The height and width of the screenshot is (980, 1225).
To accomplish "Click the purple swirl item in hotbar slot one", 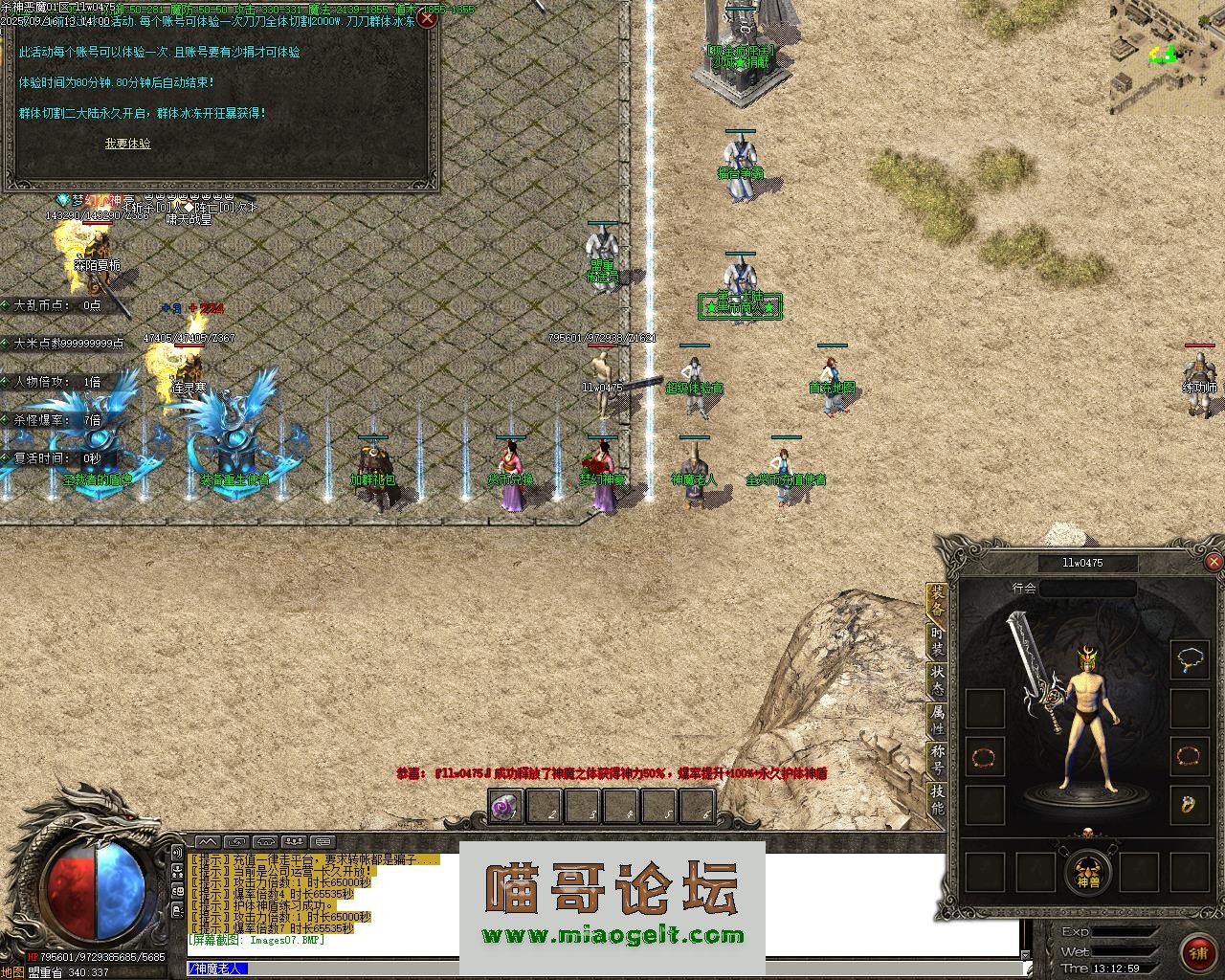I will (x=504, y=809).
